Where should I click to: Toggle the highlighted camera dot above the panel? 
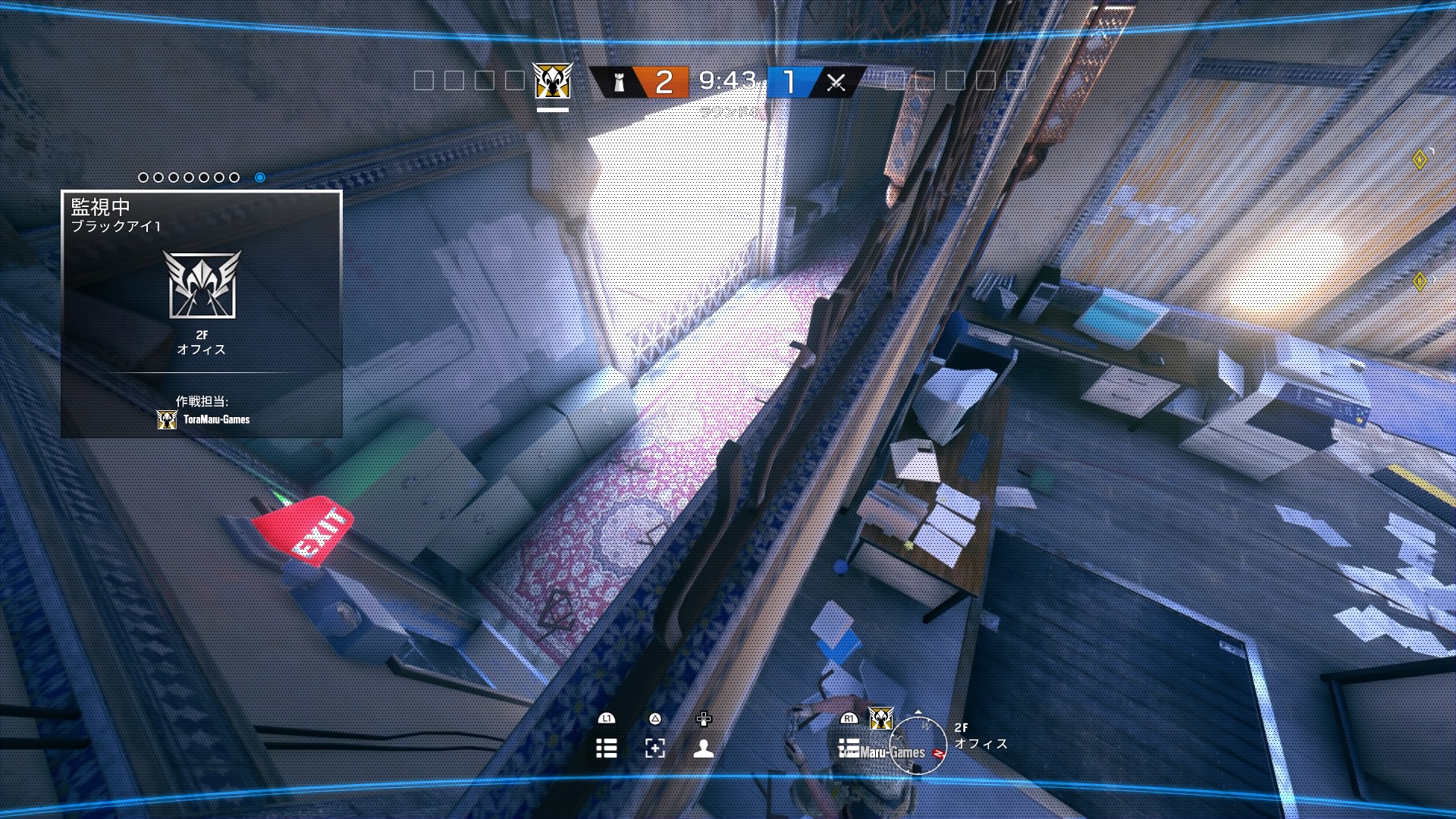(x=262, y=177)
